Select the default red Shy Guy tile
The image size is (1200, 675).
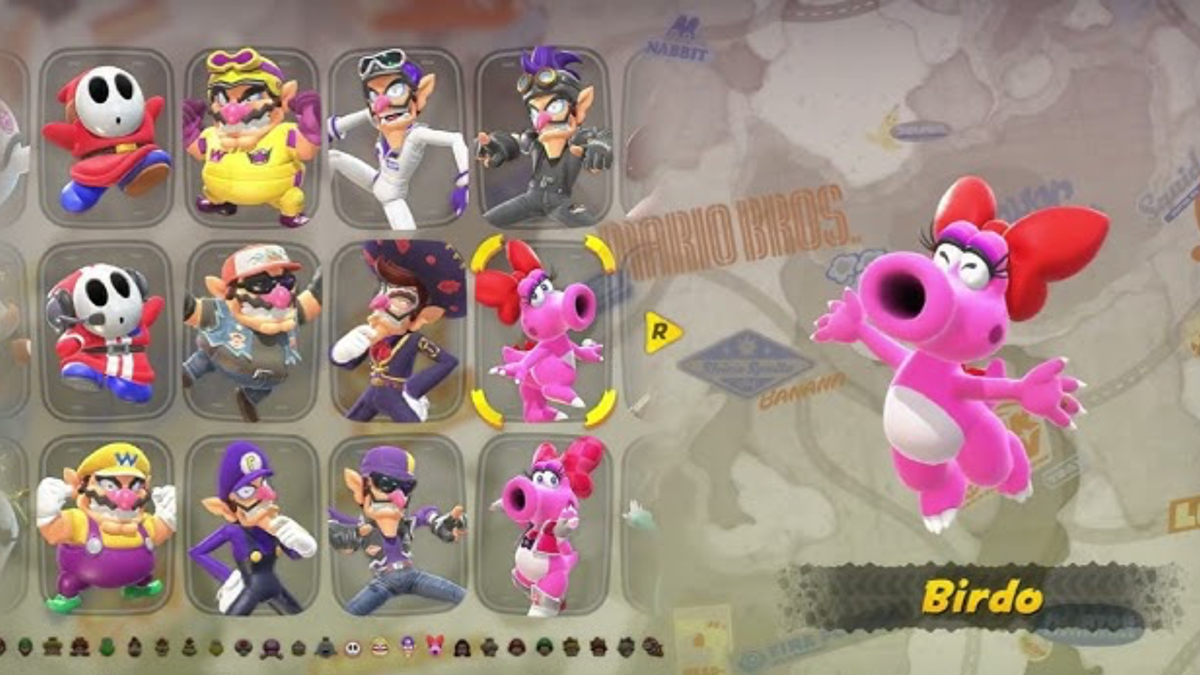click(106, 137)
